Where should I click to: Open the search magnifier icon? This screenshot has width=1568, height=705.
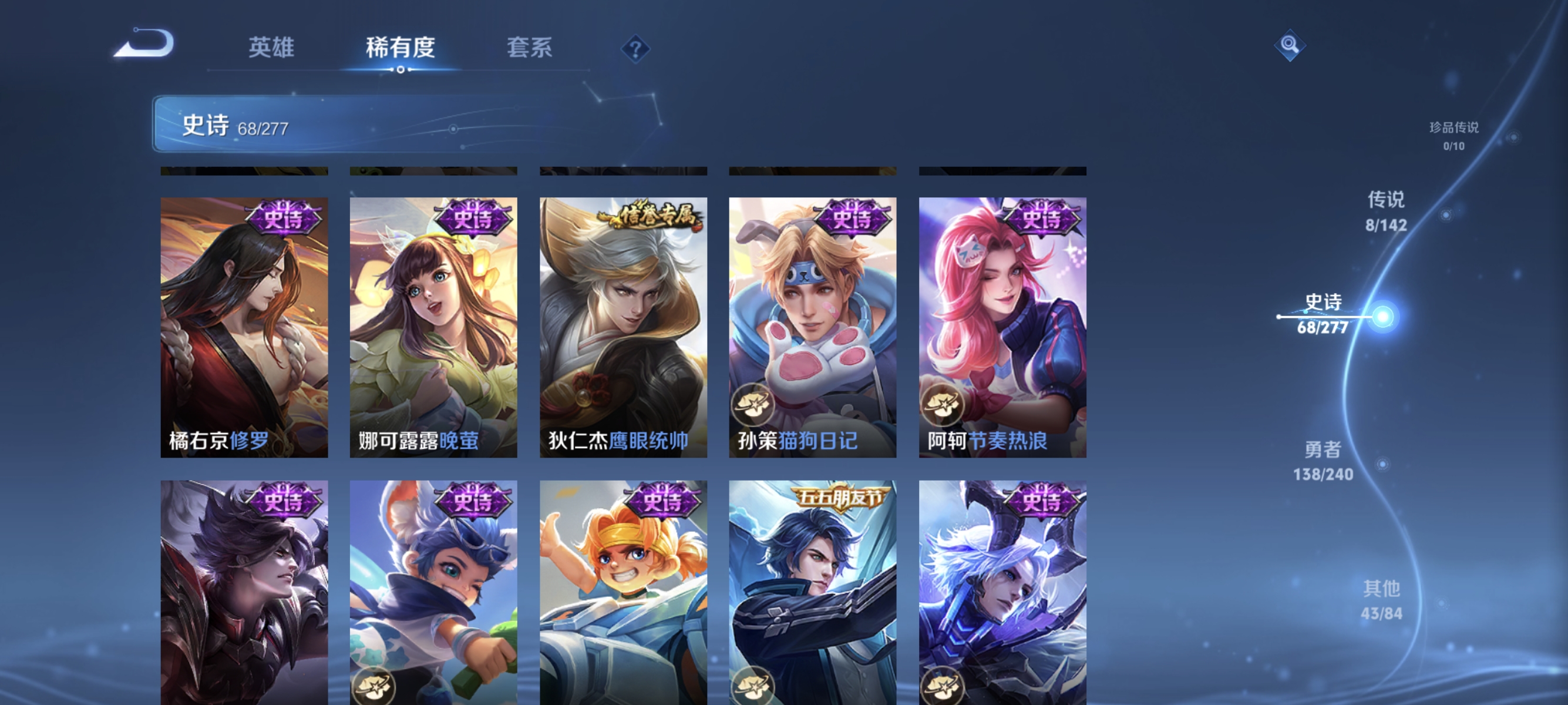[x=1290, y=44]
